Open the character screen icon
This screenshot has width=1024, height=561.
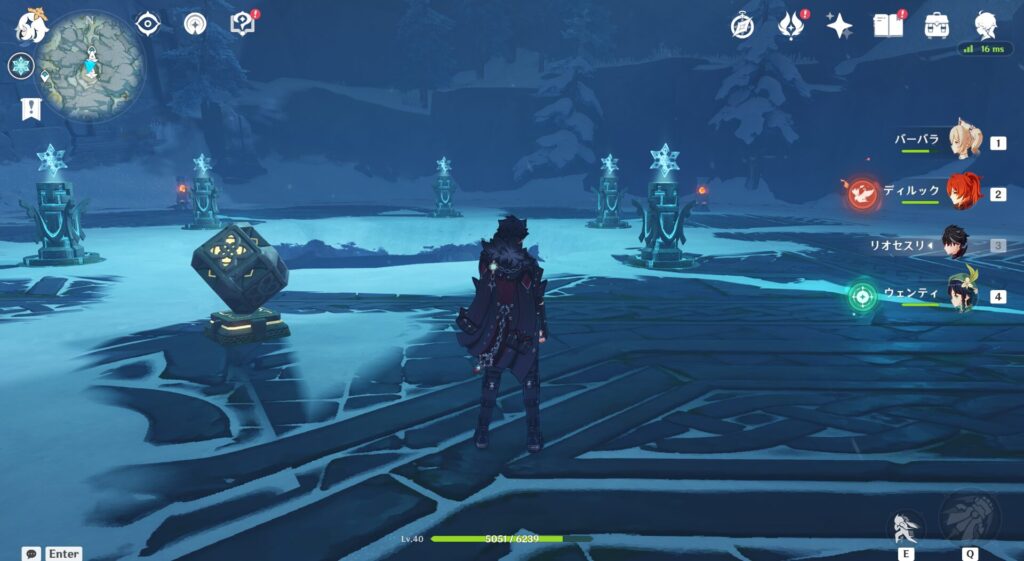click(x=987, y=26)
